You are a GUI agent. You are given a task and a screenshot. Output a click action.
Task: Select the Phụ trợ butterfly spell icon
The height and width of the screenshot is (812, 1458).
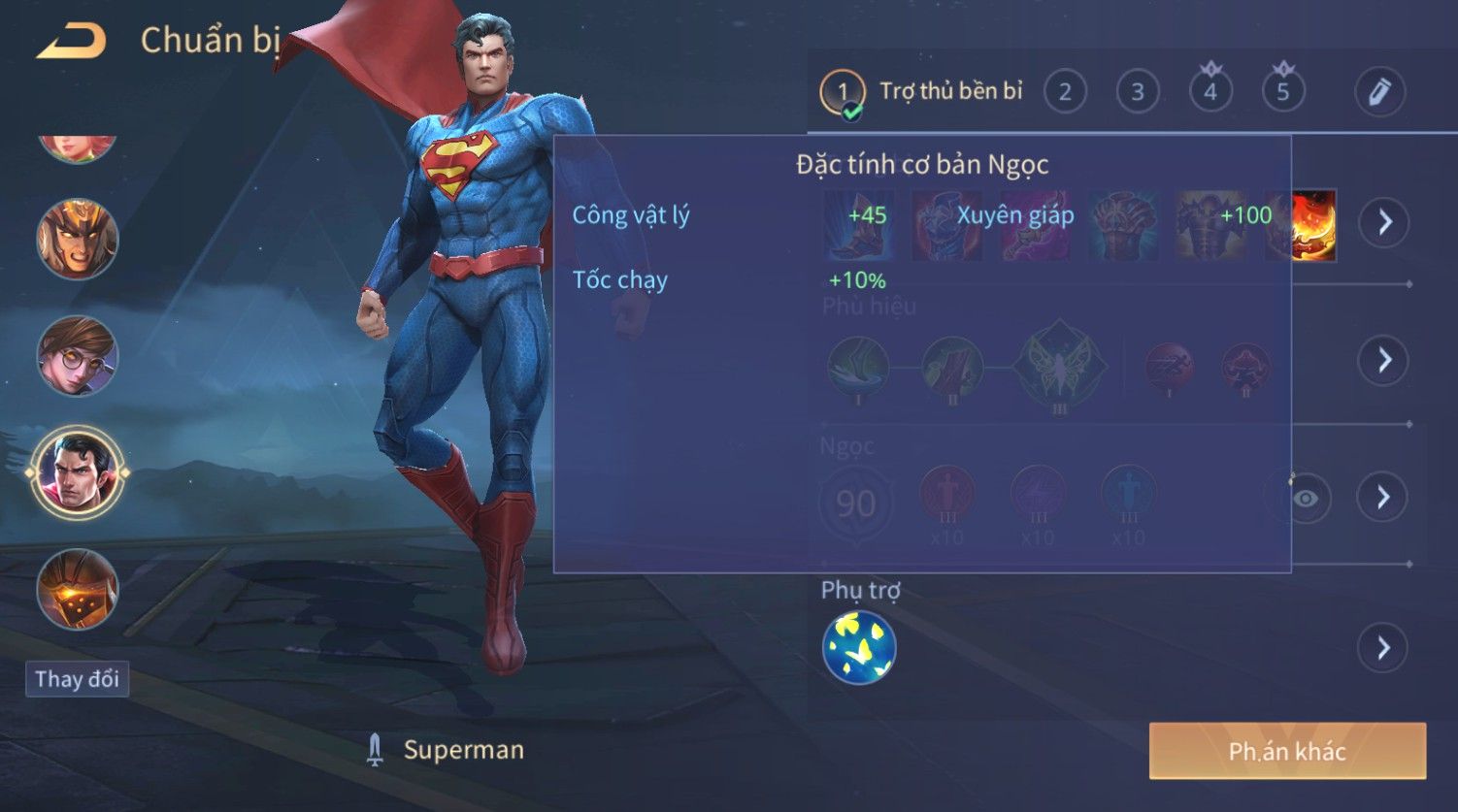click(859, 647)
